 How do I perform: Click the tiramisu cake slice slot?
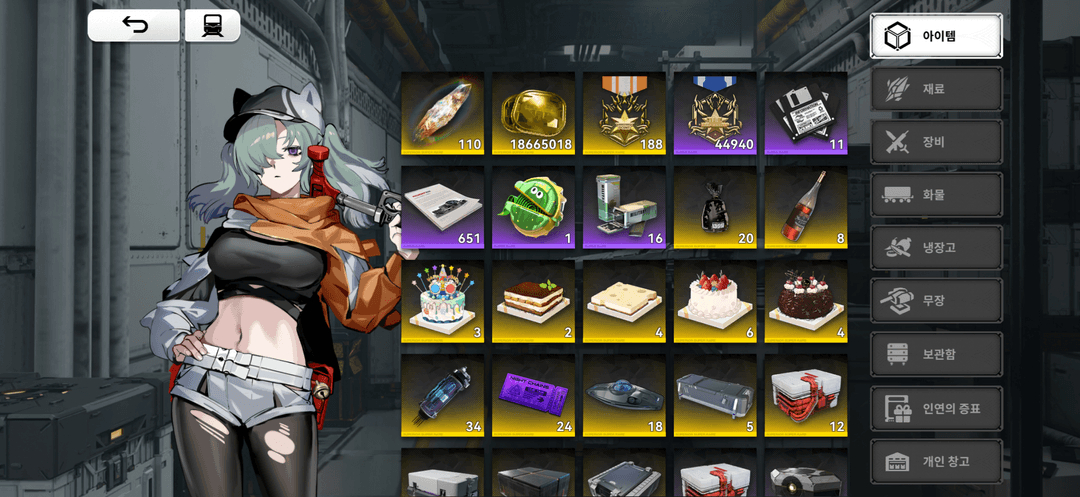click(x=533, y=302)
